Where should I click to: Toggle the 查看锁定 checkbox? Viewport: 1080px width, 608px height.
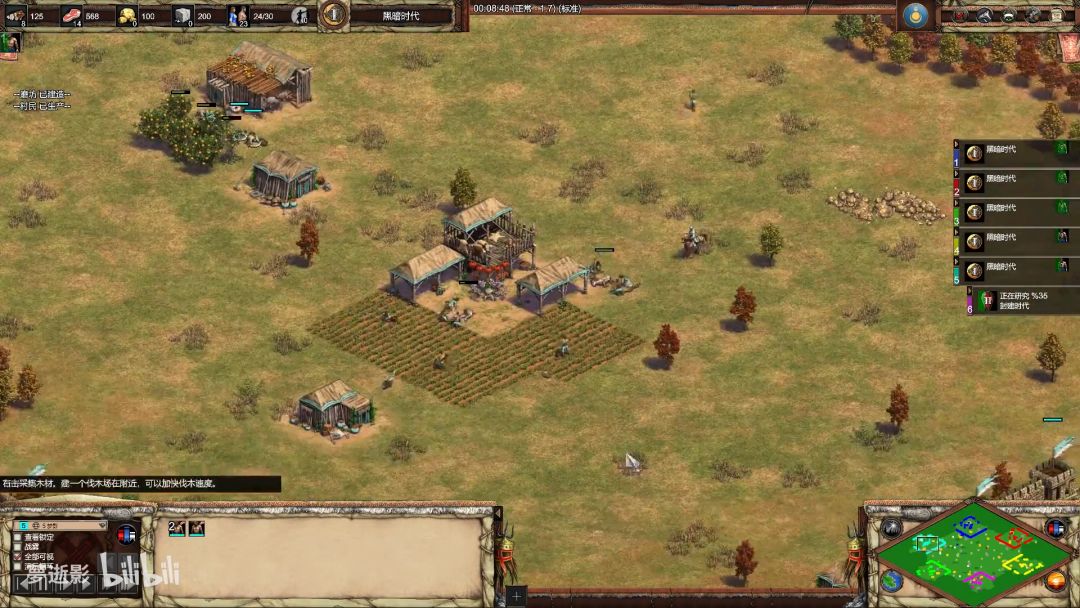(x=18, y=537)
